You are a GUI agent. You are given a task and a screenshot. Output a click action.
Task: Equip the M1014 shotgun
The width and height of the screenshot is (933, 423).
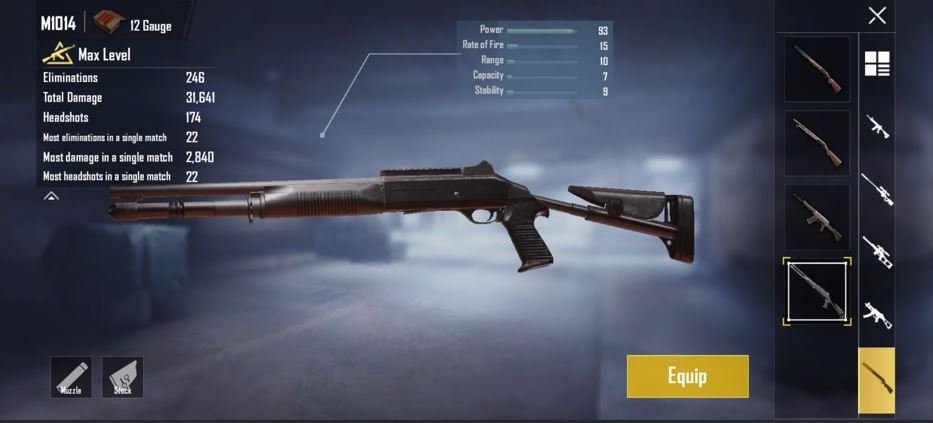click(687, 376)
